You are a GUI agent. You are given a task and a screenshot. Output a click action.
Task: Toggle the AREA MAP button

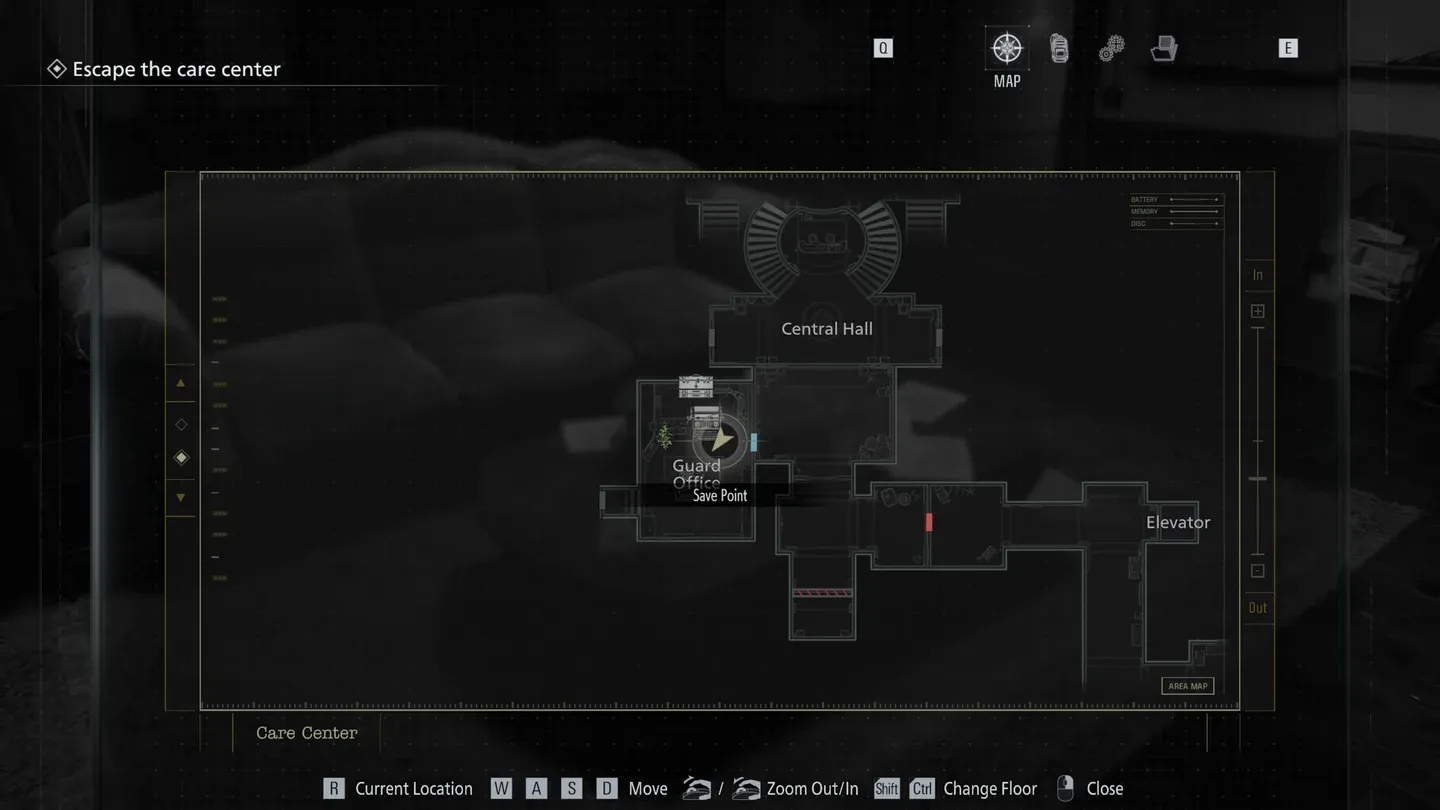click(1187, 685)
